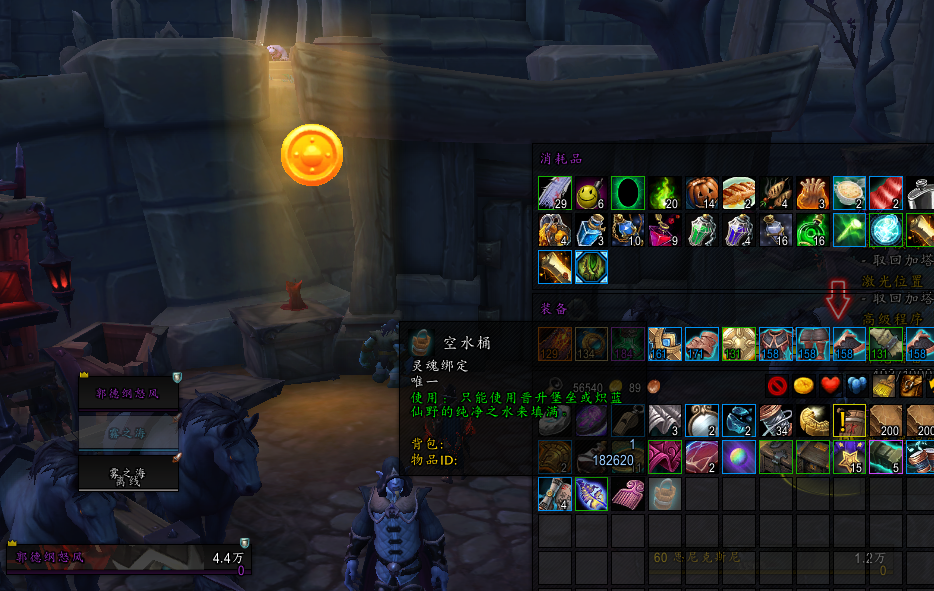
Task: Choose the red cloth bandage stack
Action: coord(886,193)
